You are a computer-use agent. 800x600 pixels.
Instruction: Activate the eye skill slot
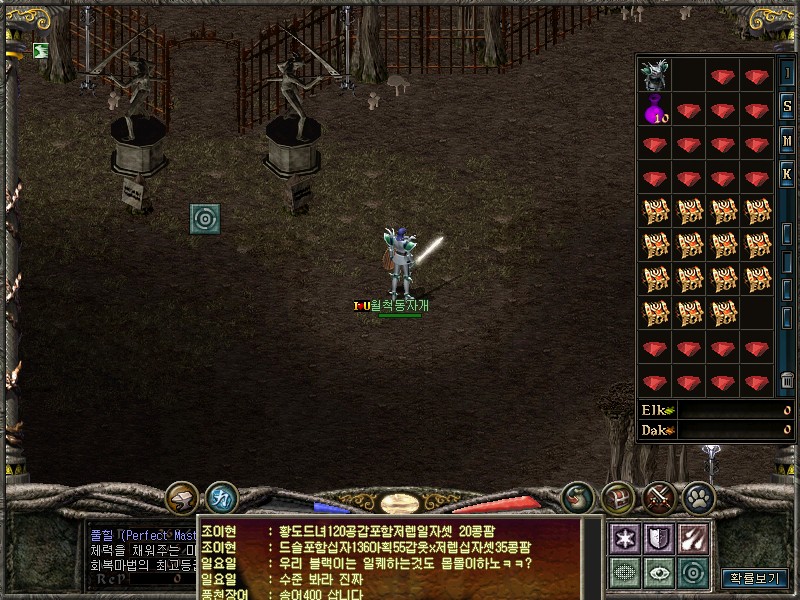(660, 572)
